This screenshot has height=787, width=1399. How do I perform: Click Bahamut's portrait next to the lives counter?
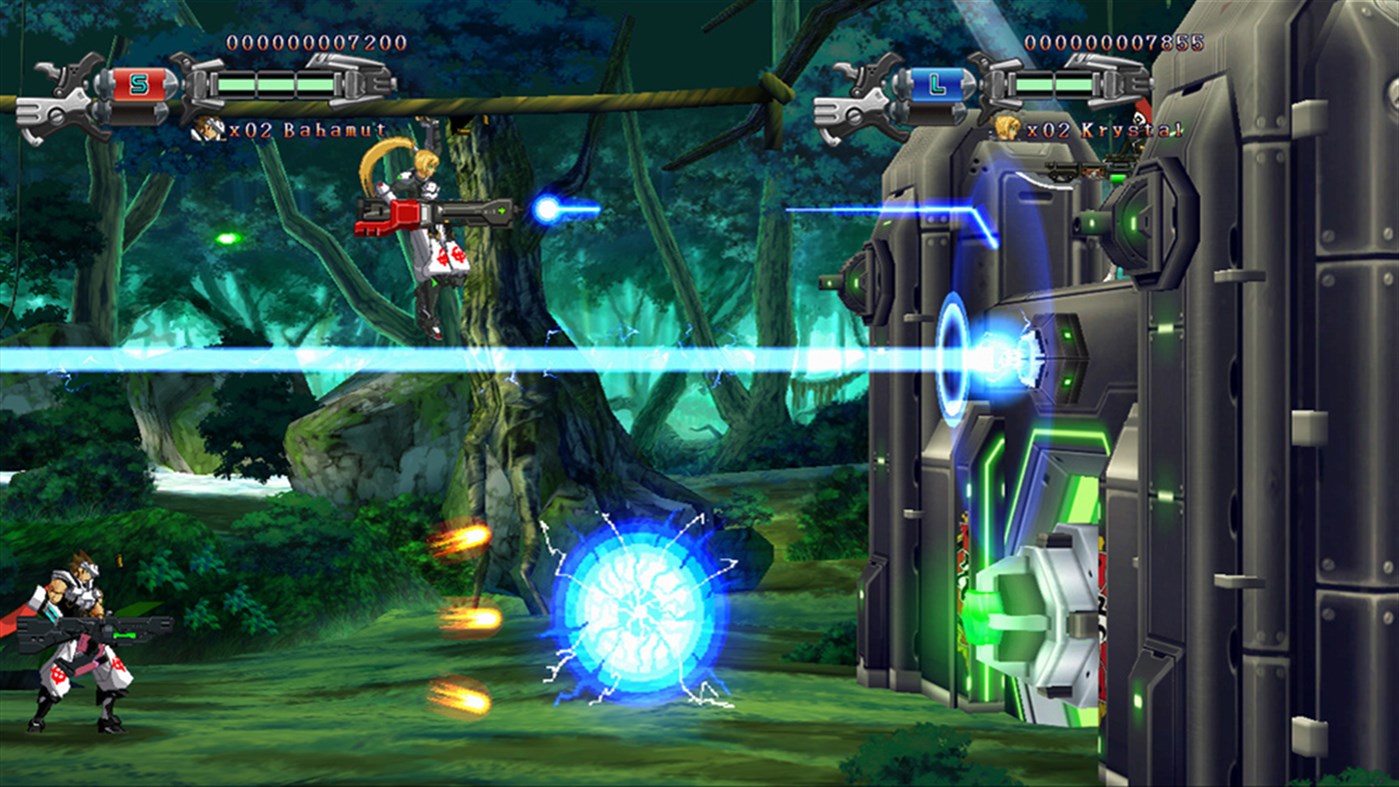pos(207,127)
